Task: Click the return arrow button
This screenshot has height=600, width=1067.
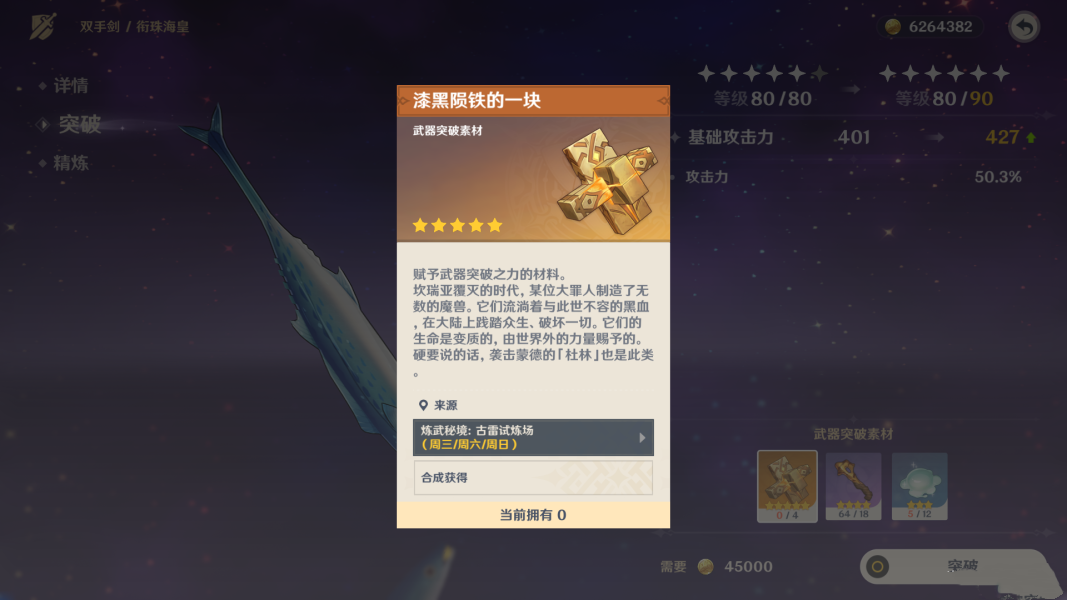Action: 1023,27
